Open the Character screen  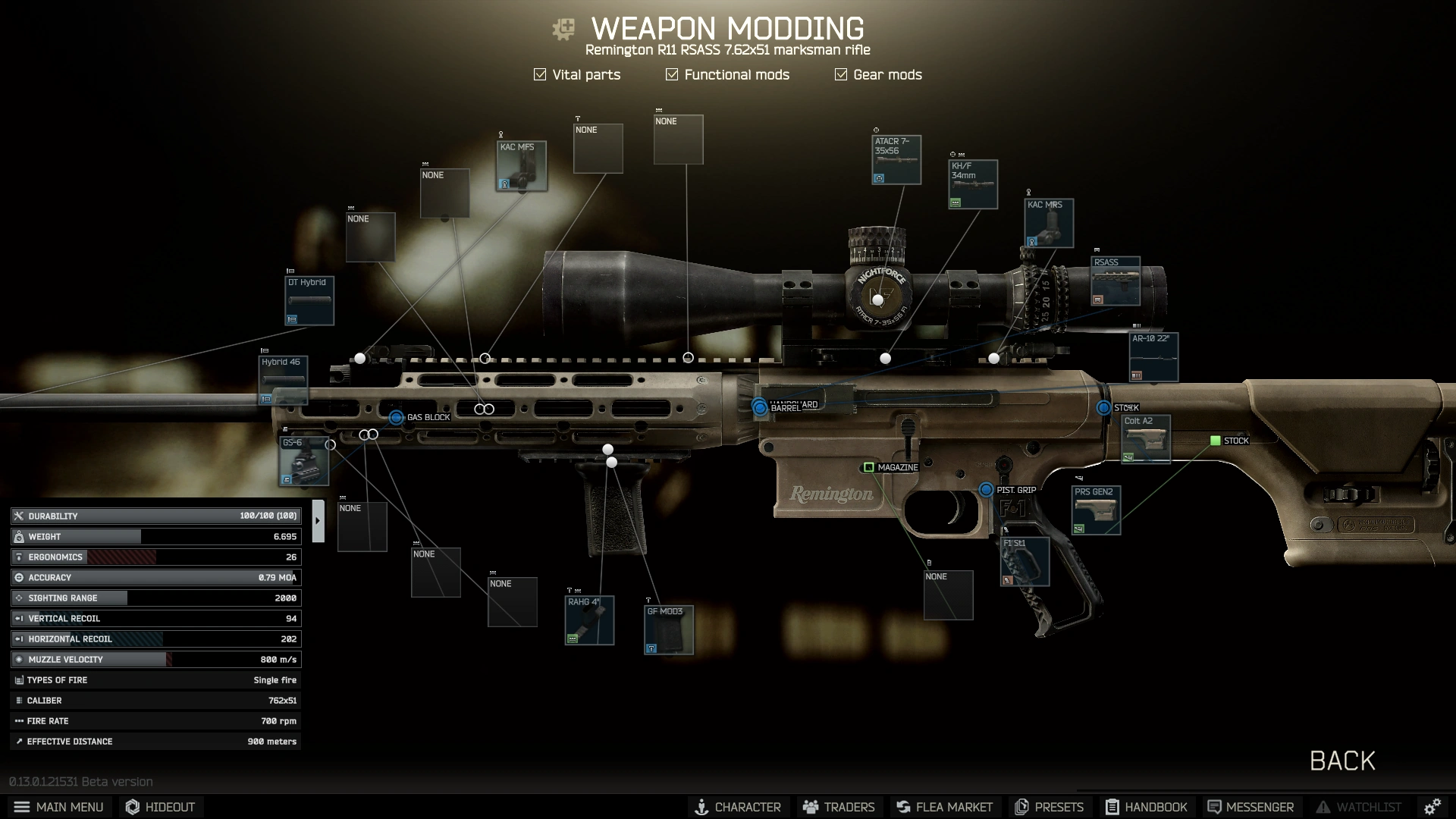pos(738,807)
